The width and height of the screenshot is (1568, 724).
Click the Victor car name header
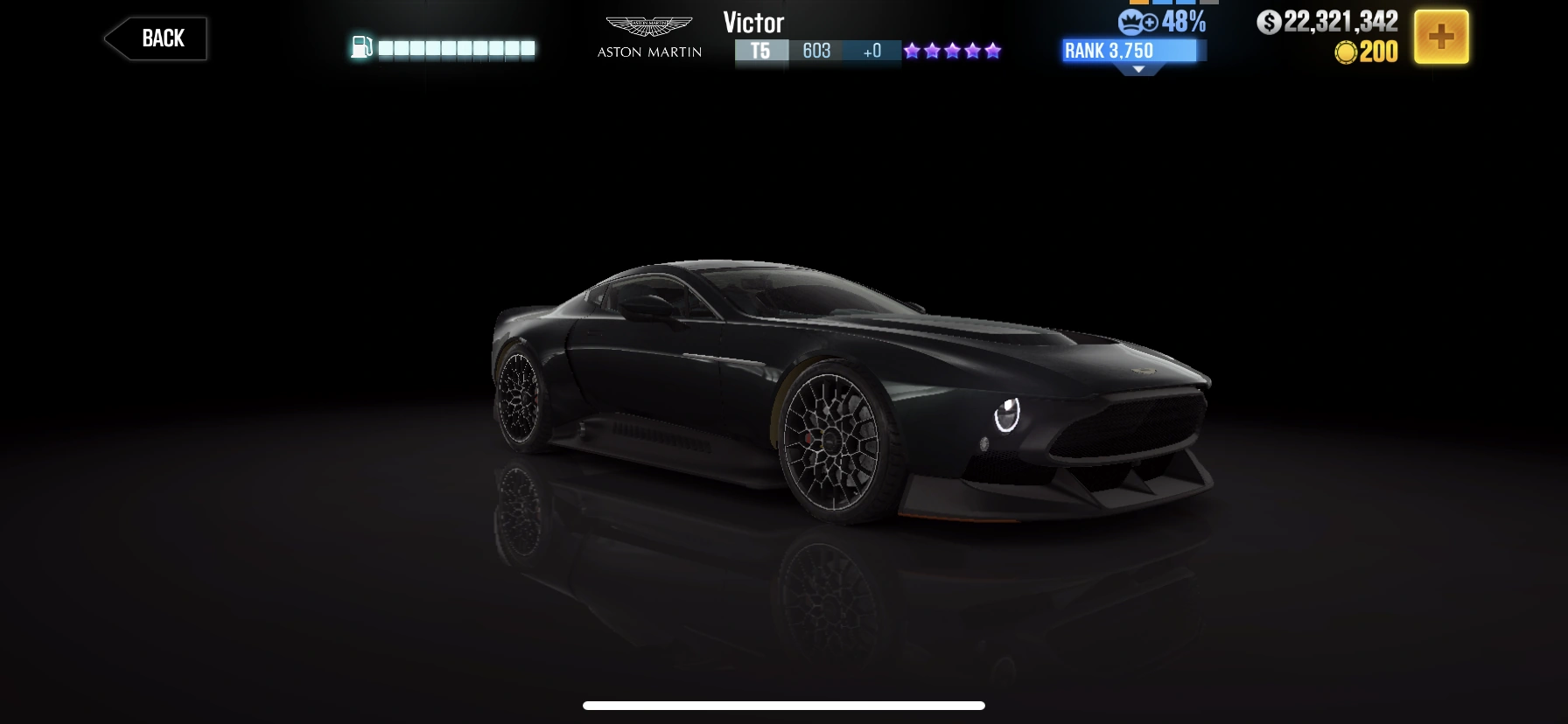coord(753,22)
